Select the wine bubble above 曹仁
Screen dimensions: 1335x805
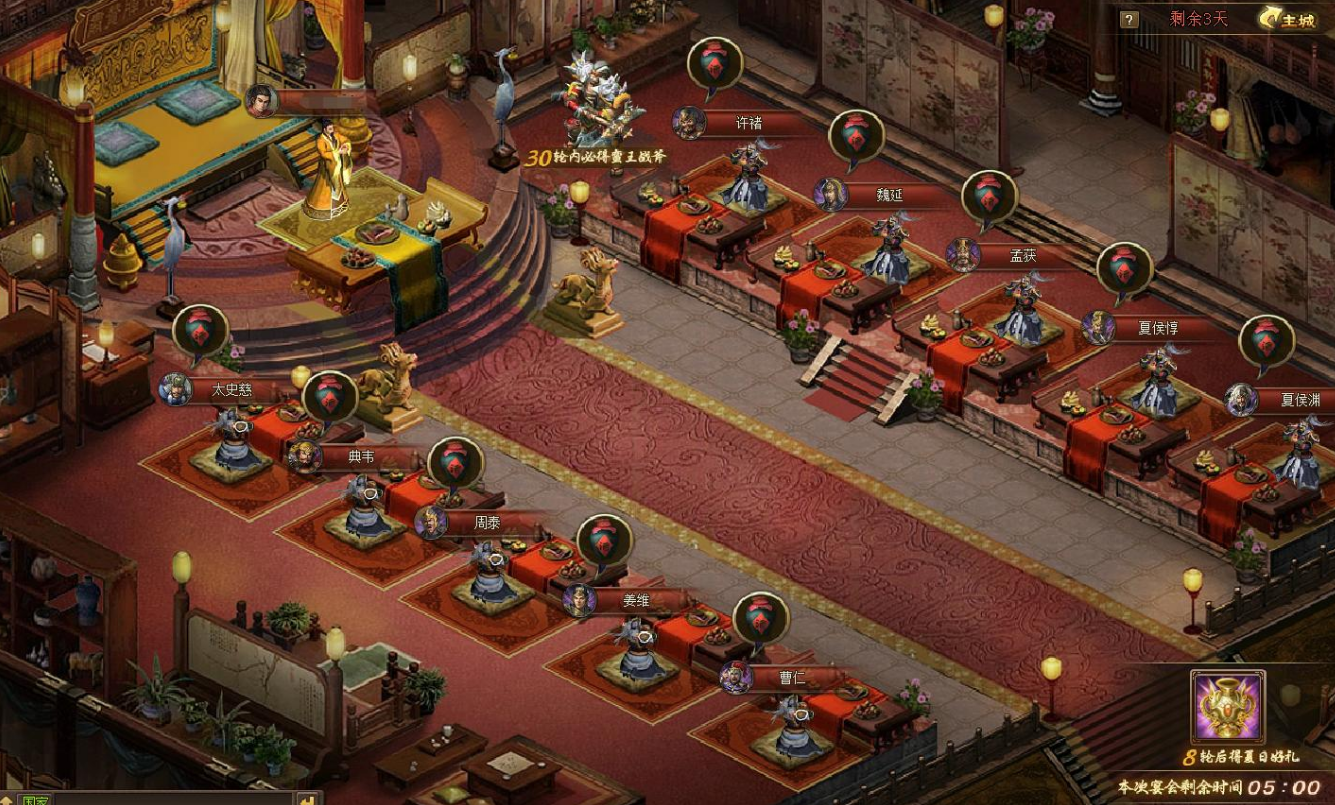coord(761,620)
